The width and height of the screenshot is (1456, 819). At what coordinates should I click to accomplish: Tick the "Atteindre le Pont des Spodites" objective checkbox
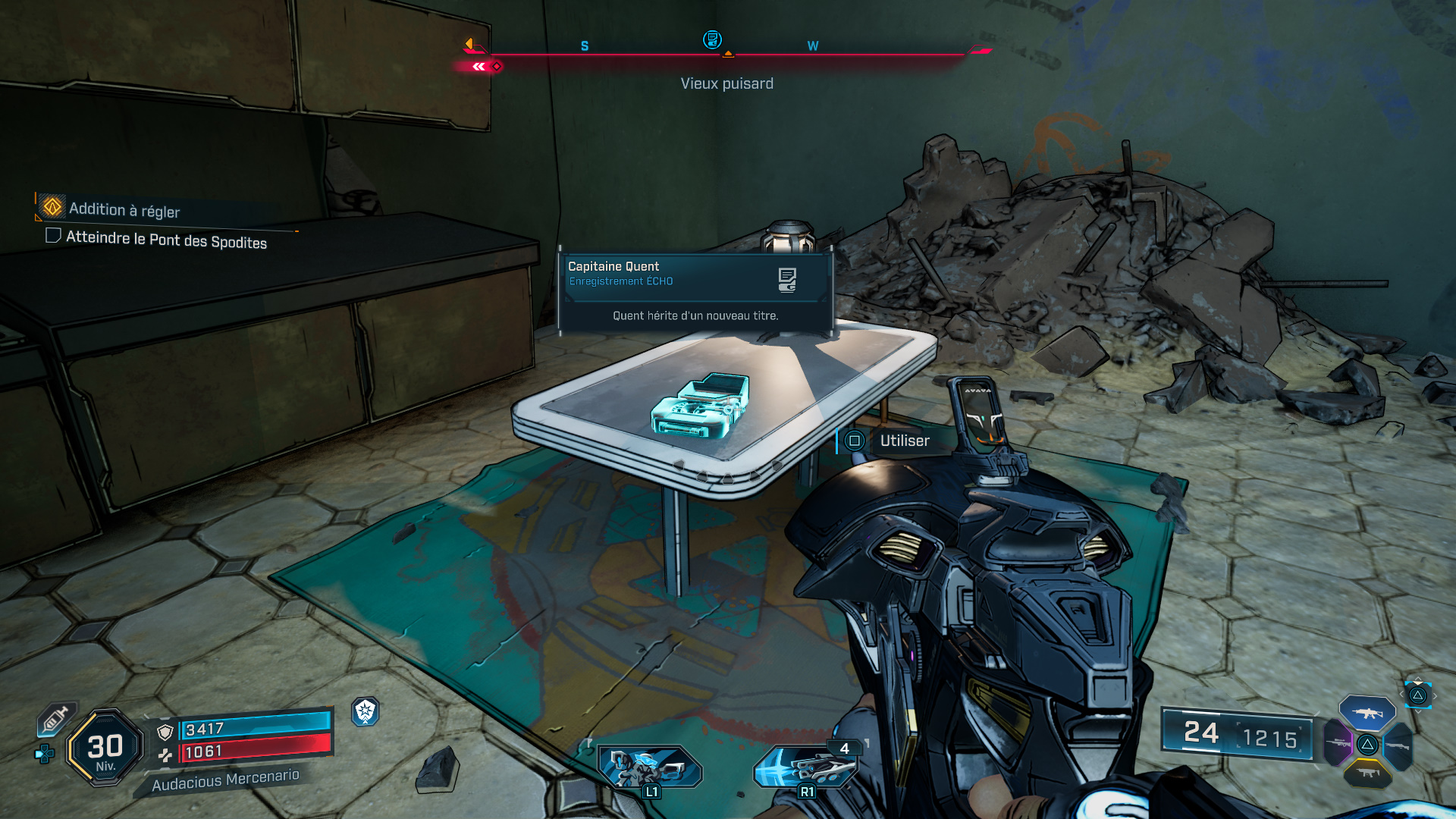tap(53, 235)
